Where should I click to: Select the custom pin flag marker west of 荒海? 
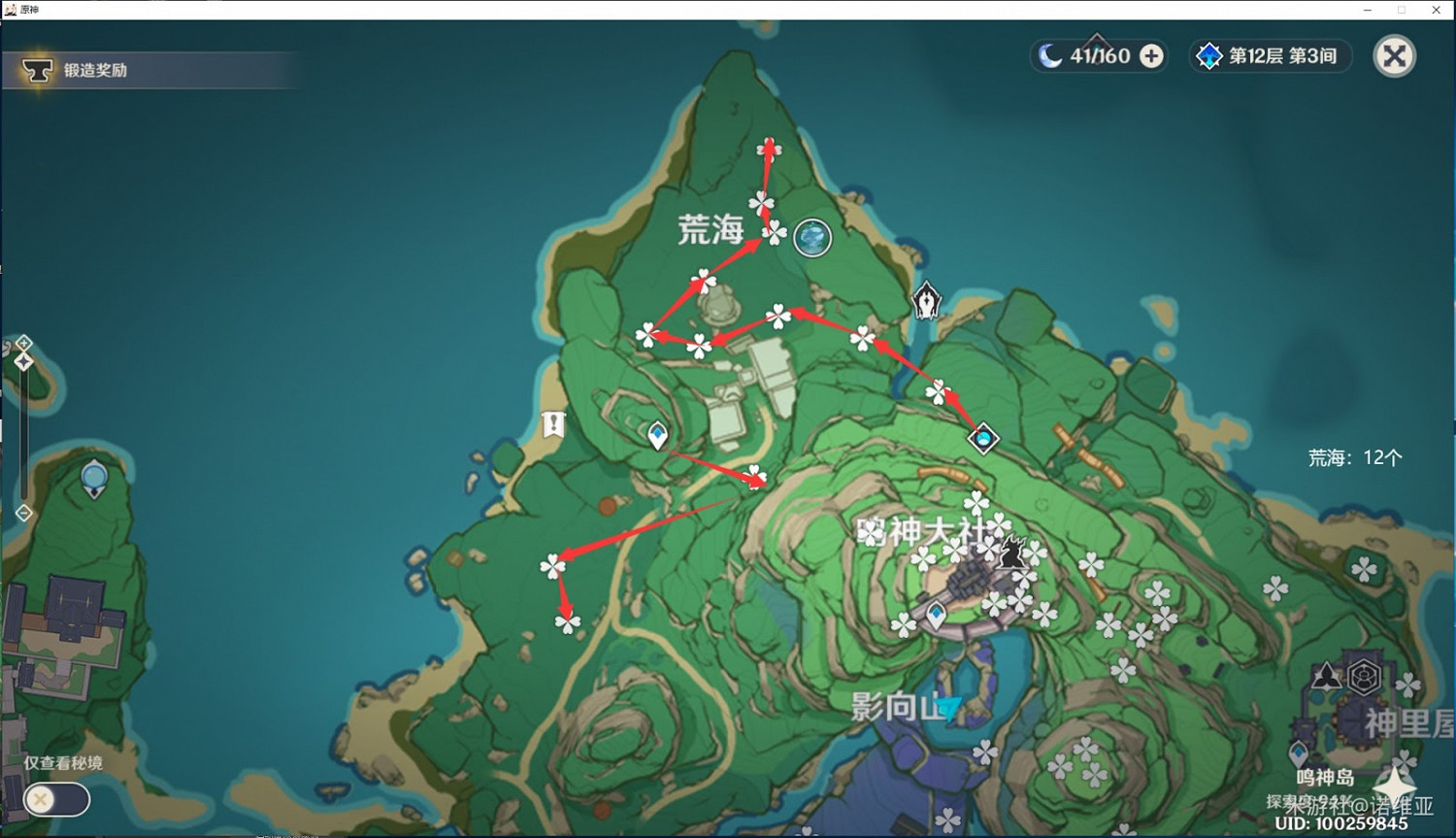tap(551, 422)
